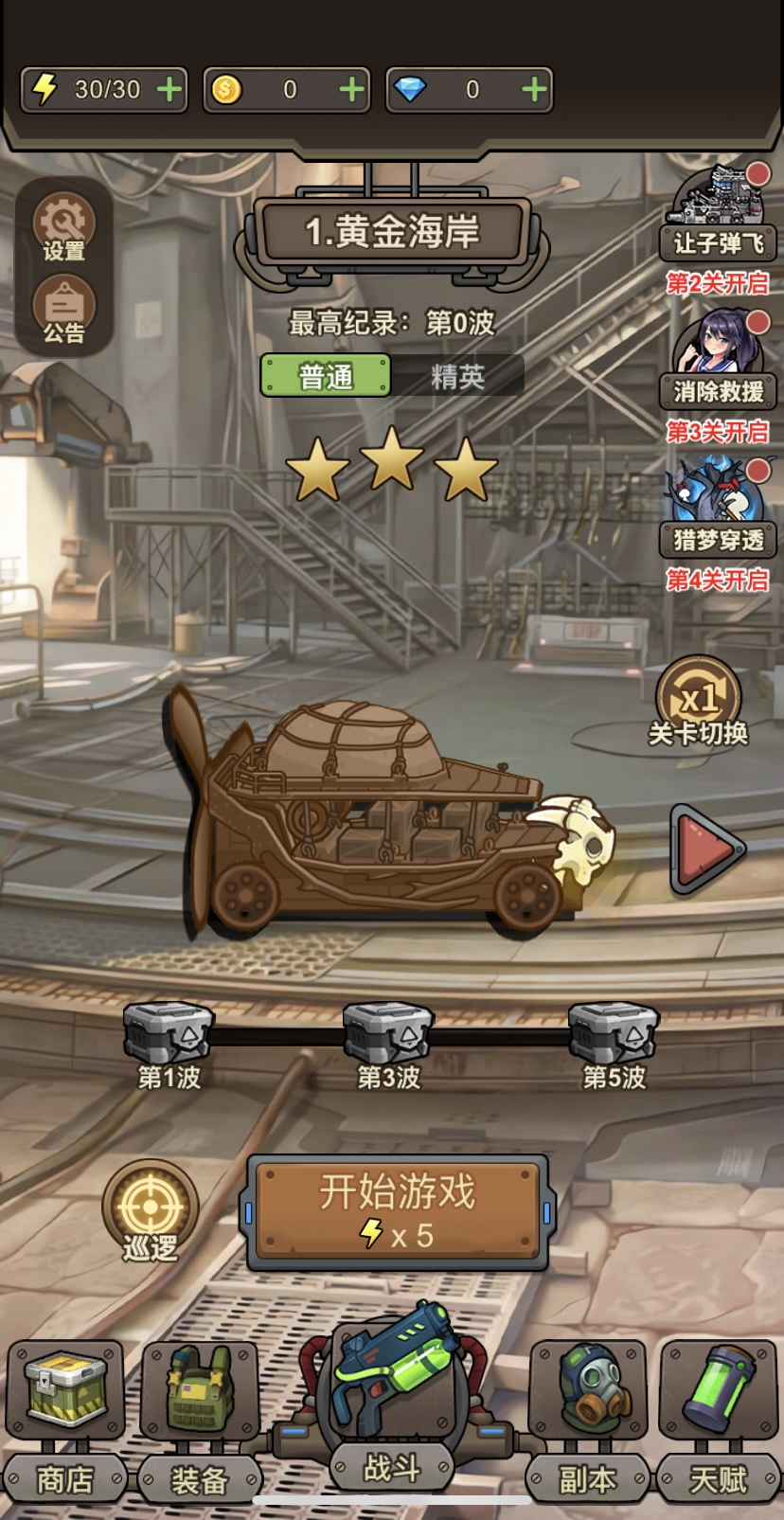The height and width of the screenshot is (1520, 784).
Task: Start the game with 开始游戏
Action: click(x=398, y=1211)
